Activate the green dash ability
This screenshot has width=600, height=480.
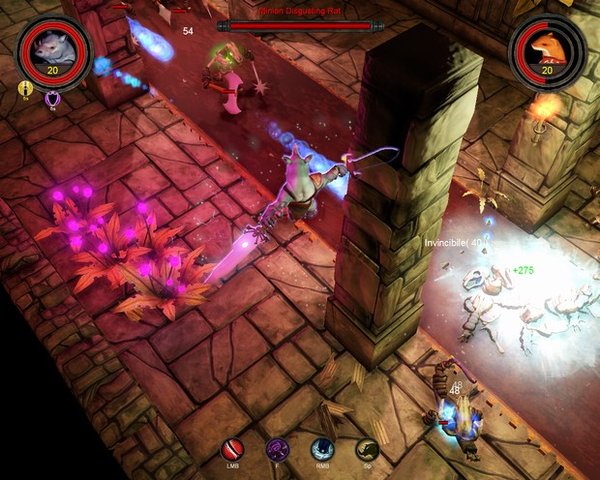click(367, 449)
